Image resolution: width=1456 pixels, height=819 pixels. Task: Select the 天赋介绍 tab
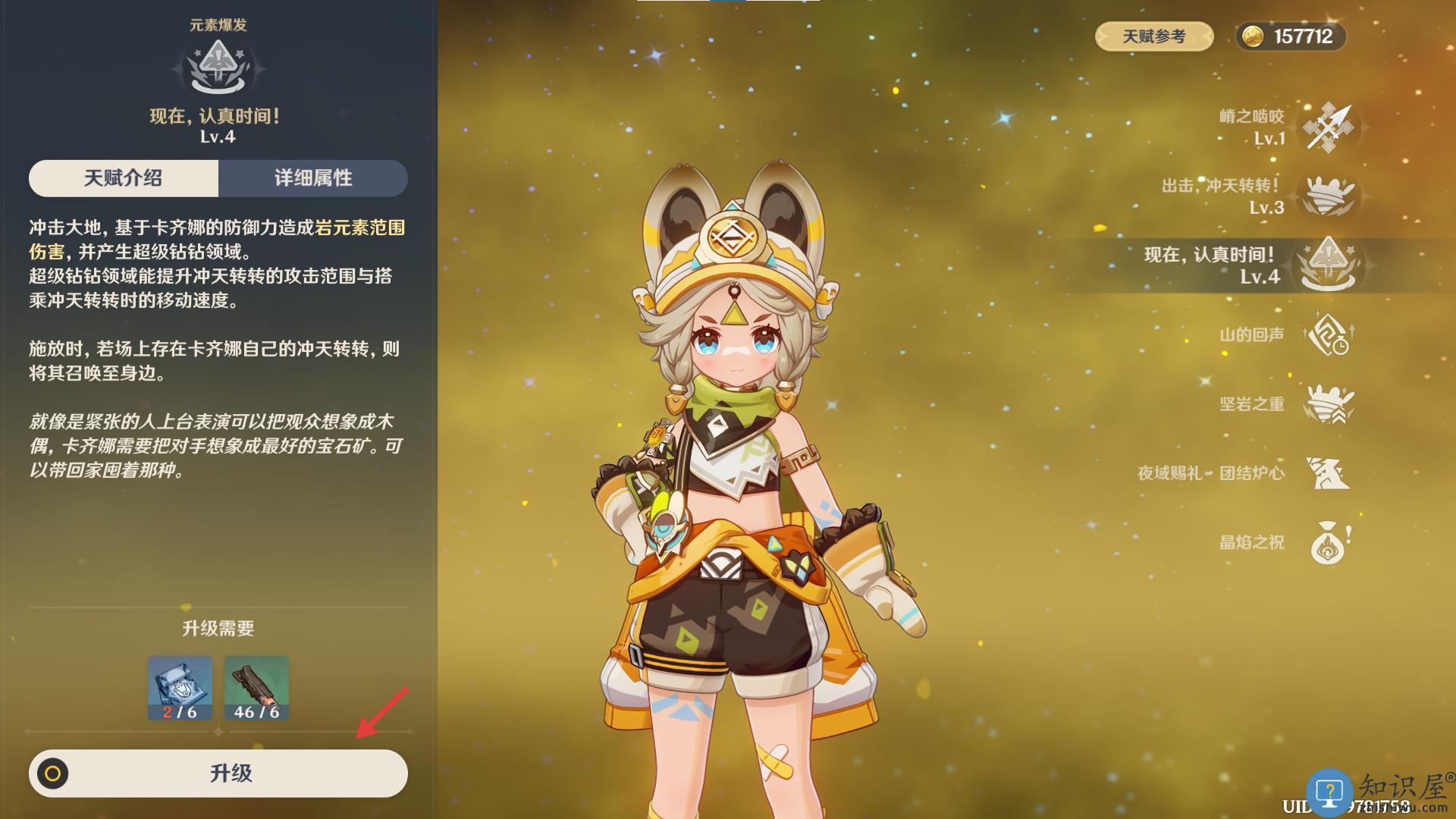click(124, 178)
